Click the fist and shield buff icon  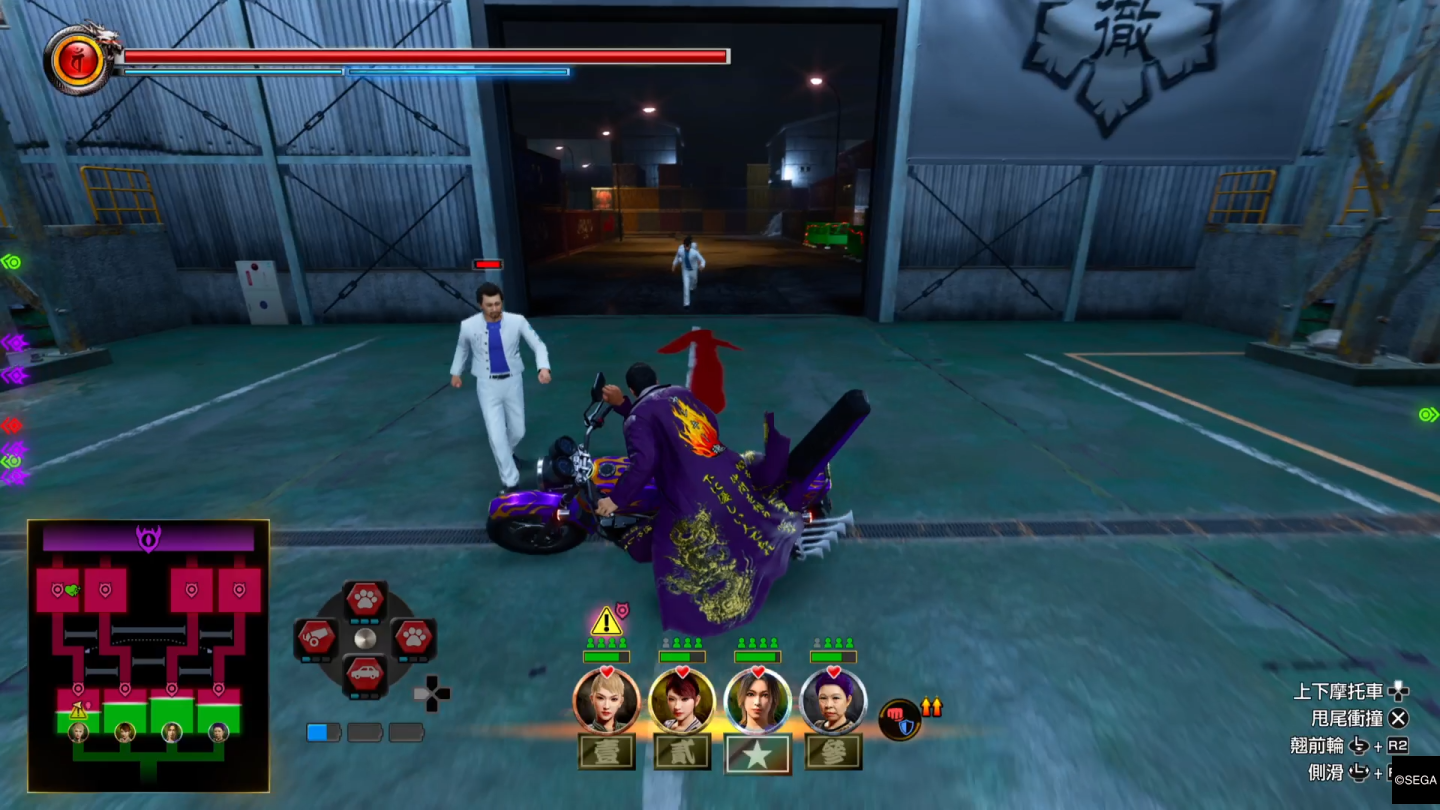[900, 720]
